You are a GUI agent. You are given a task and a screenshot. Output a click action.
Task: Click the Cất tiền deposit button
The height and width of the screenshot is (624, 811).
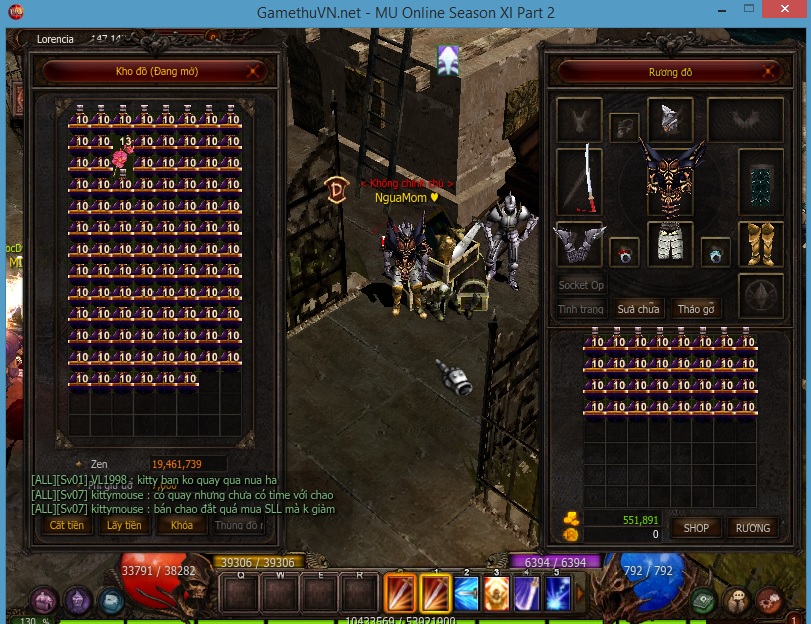pyautogui.click(x=67, y=525)
